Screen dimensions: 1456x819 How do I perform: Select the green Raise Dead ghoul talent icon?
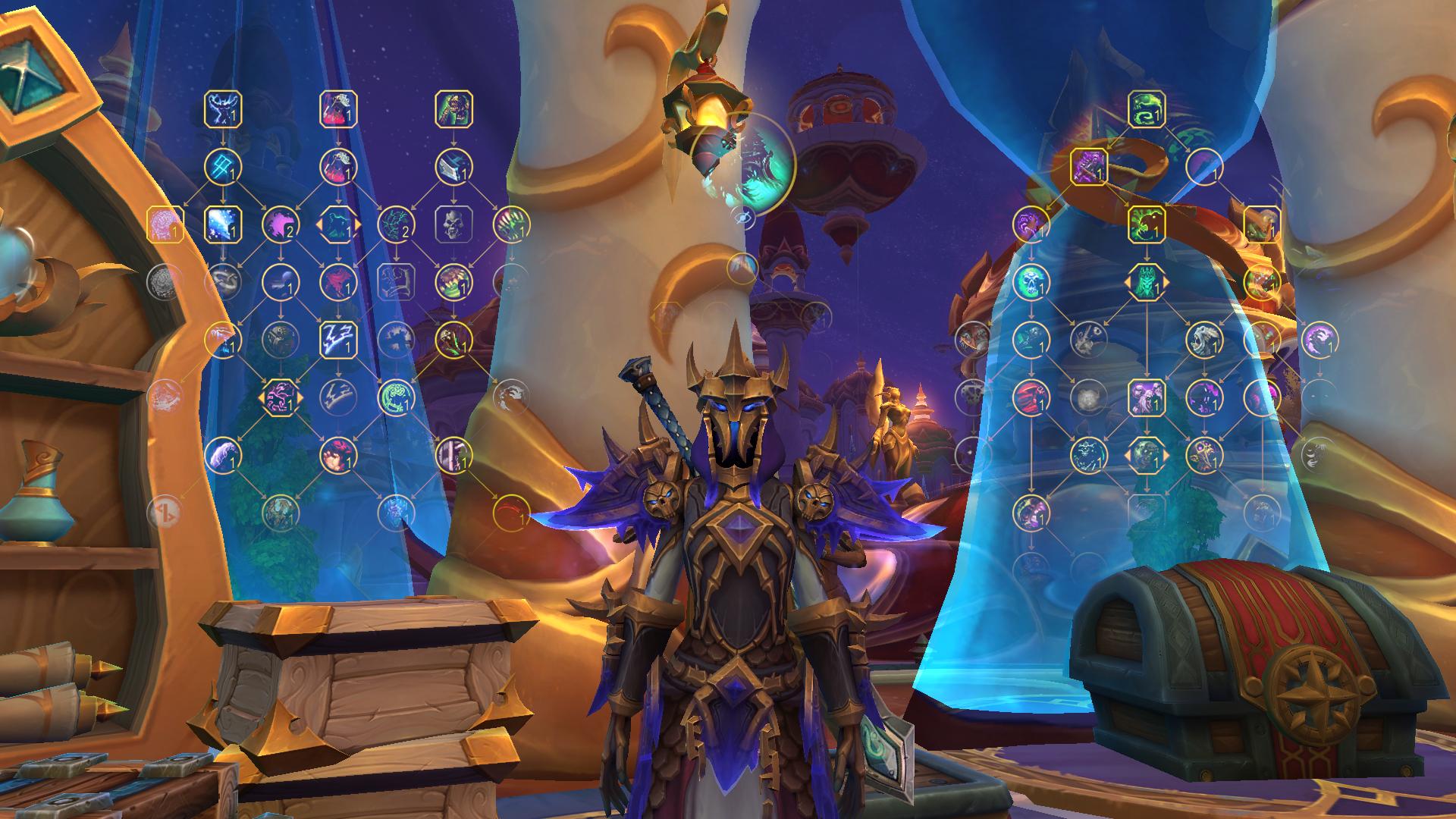(455, 108)
